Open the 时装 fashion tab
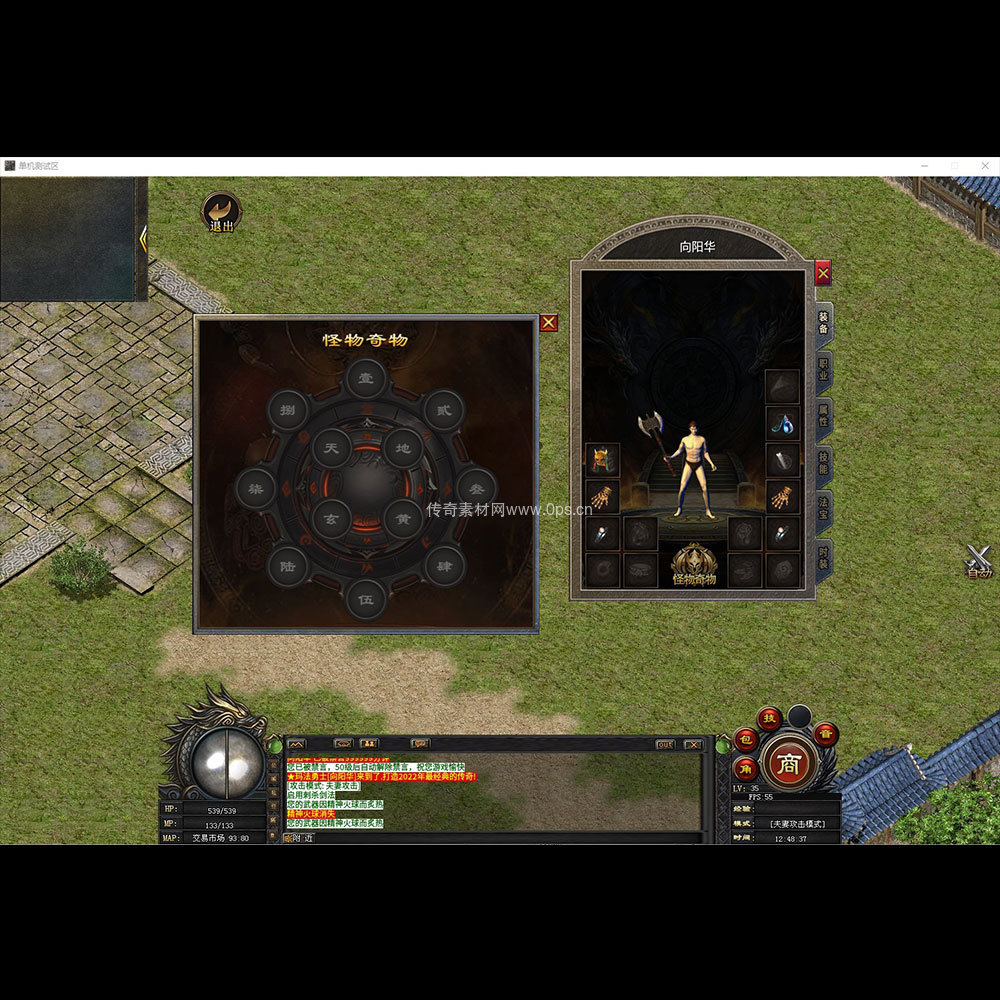 823,556
